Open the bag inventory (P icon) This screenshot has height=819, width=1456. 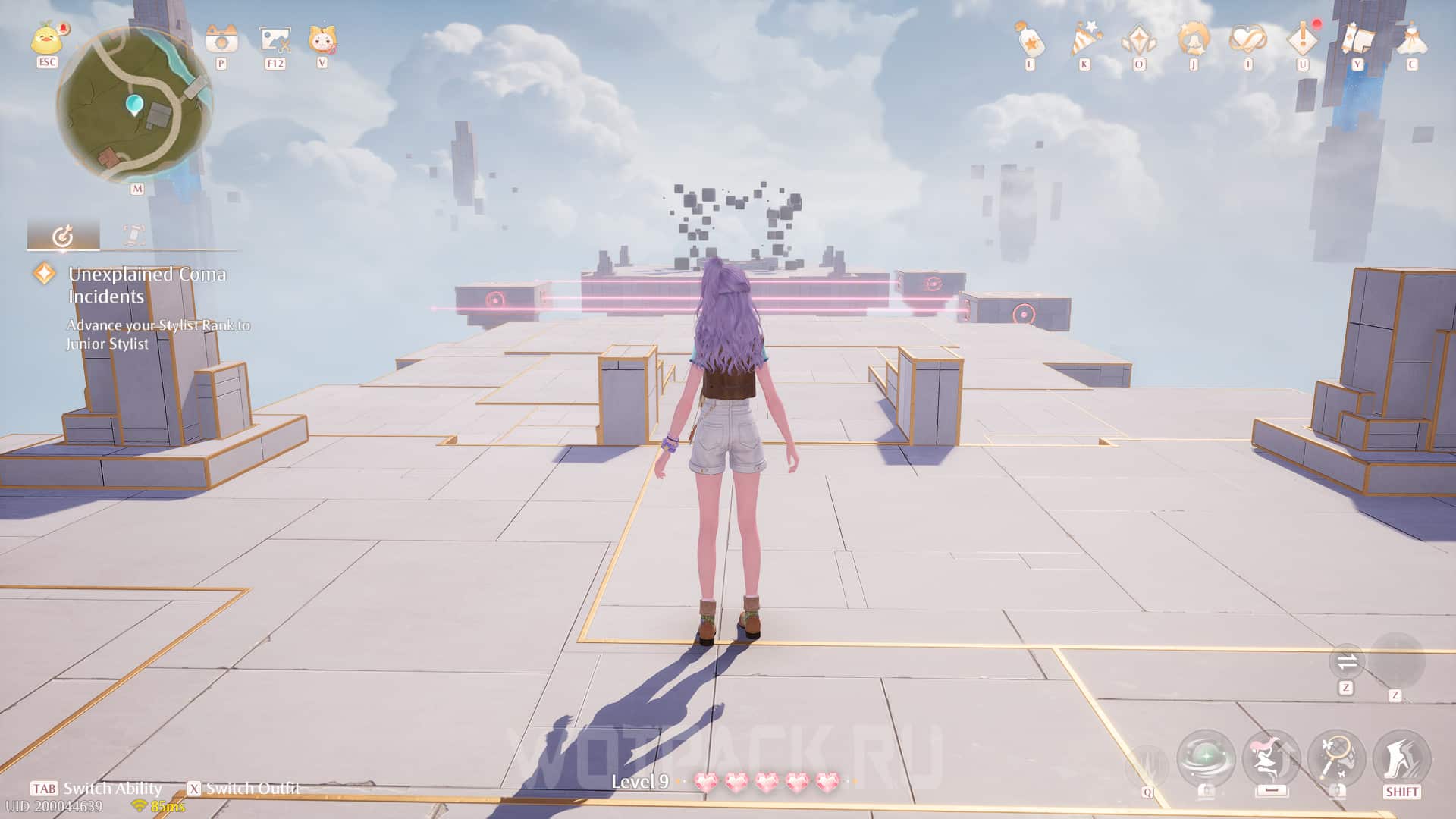(221, 38)
